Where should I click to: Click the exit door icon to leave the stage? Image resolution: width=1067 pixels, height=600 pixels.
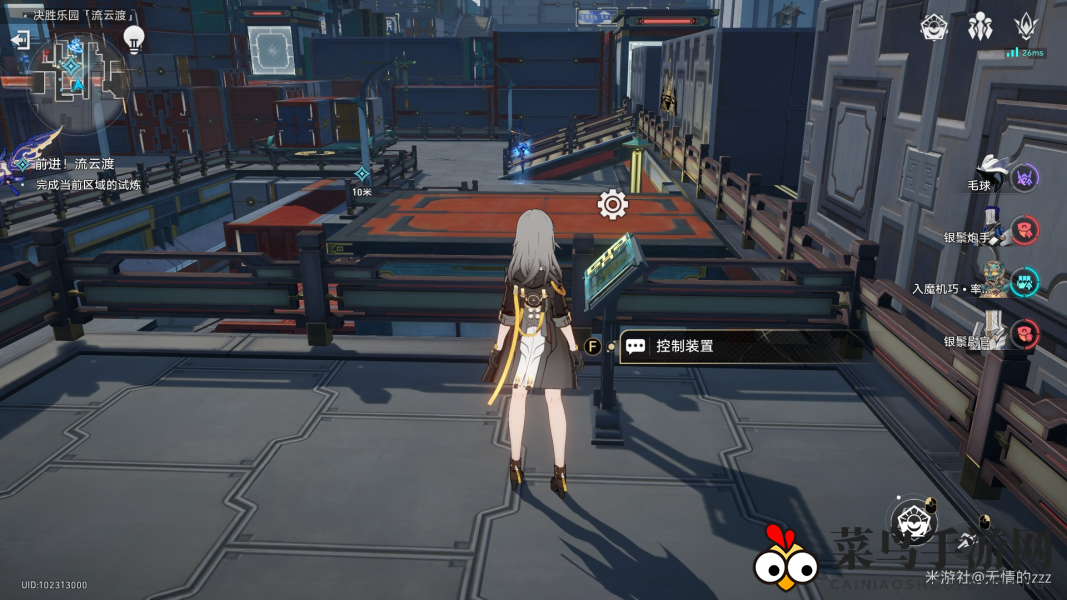point(20,40)
